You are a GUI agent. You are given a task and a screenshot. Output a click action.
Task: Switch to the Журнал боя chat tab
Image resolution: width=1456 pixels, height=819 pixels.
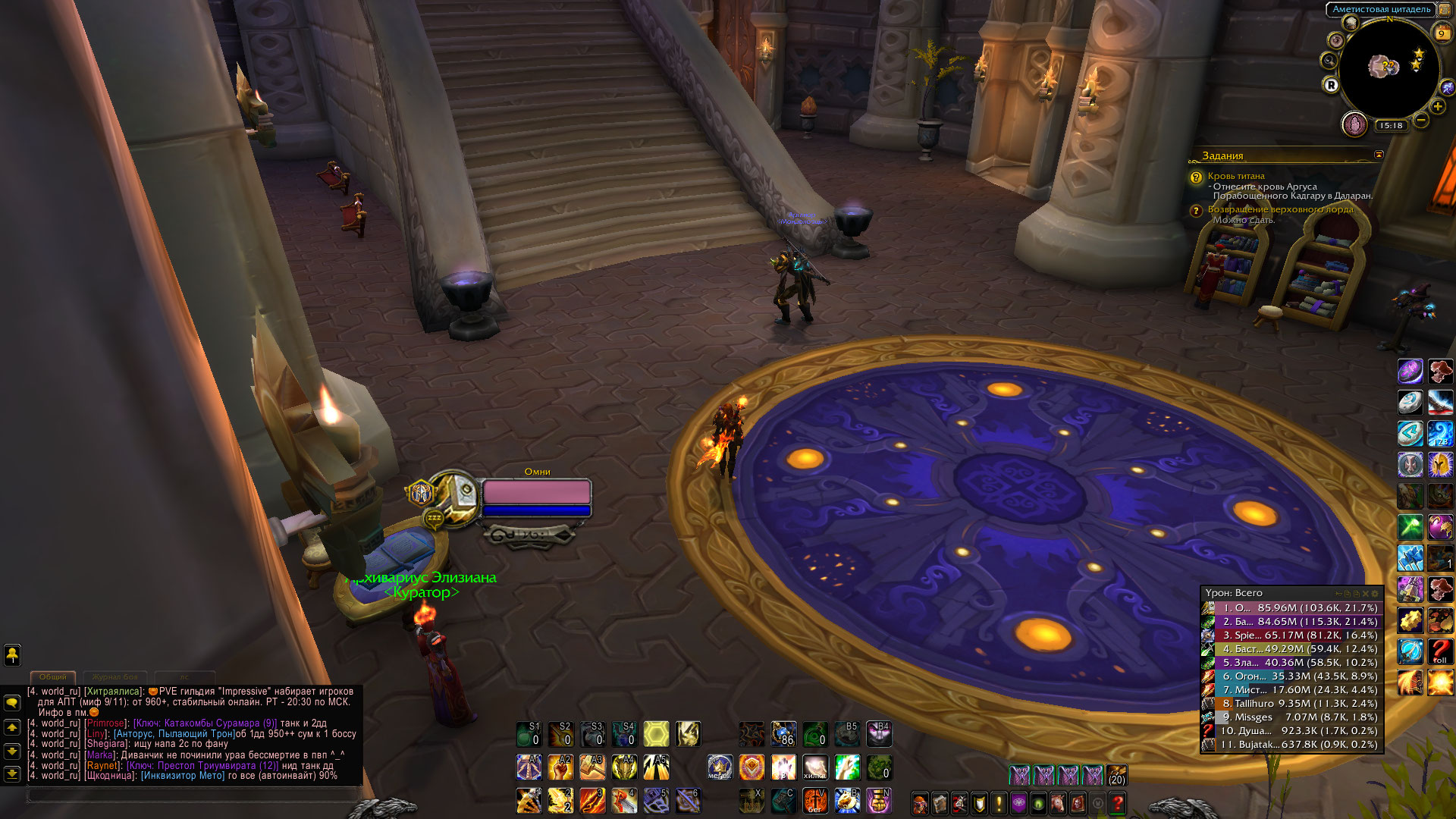[x=115, y=676]
